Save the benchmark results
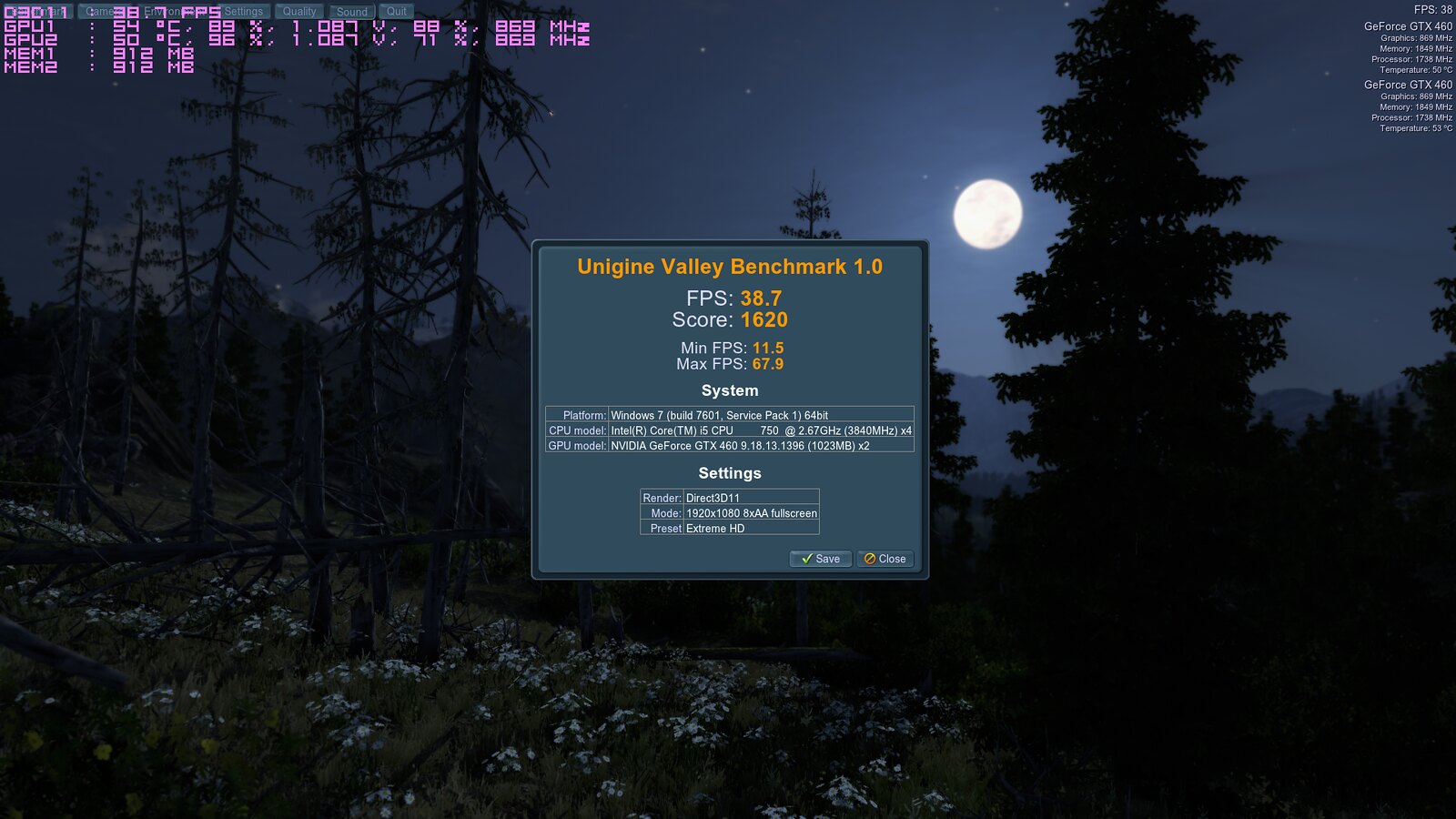Viewport: 1456px width, 819px height. 820,559
